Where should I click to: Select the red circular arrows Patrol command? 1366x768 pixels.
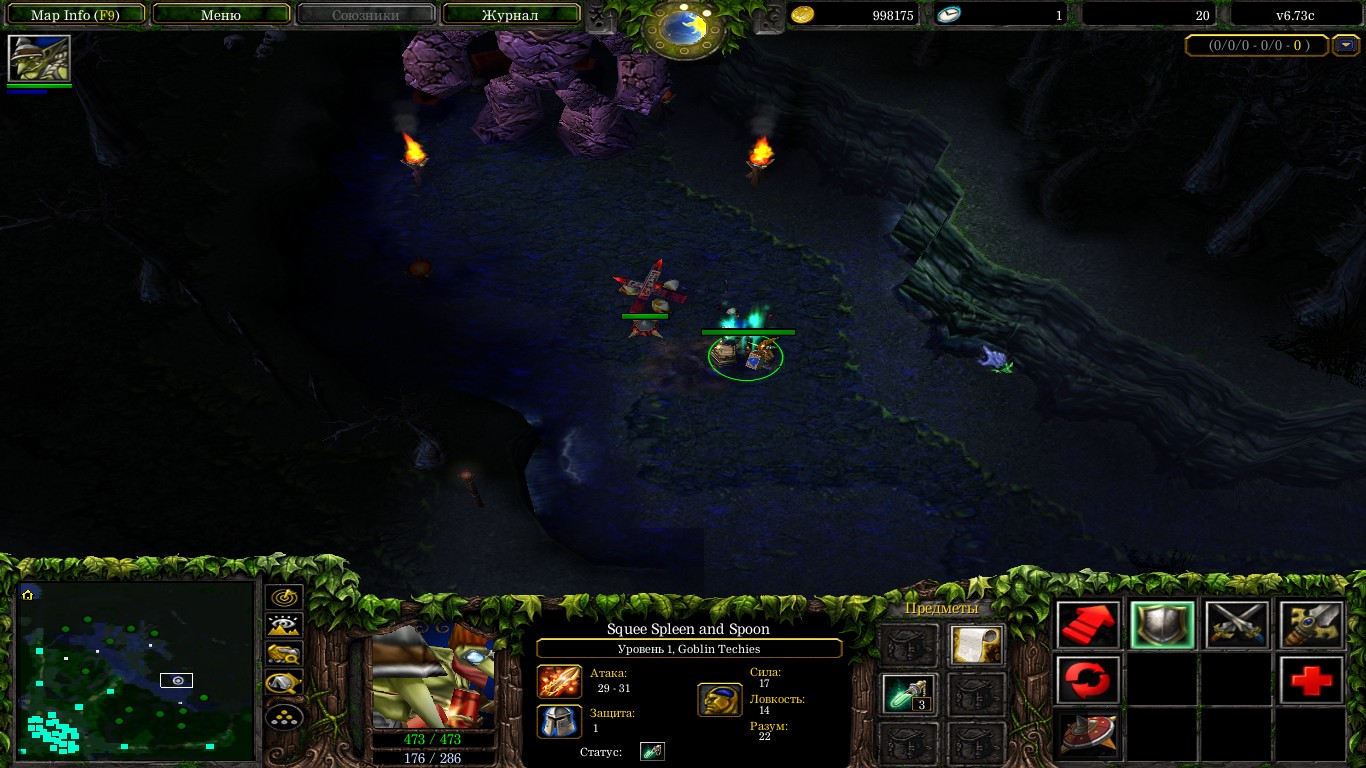pos(1088,681)
